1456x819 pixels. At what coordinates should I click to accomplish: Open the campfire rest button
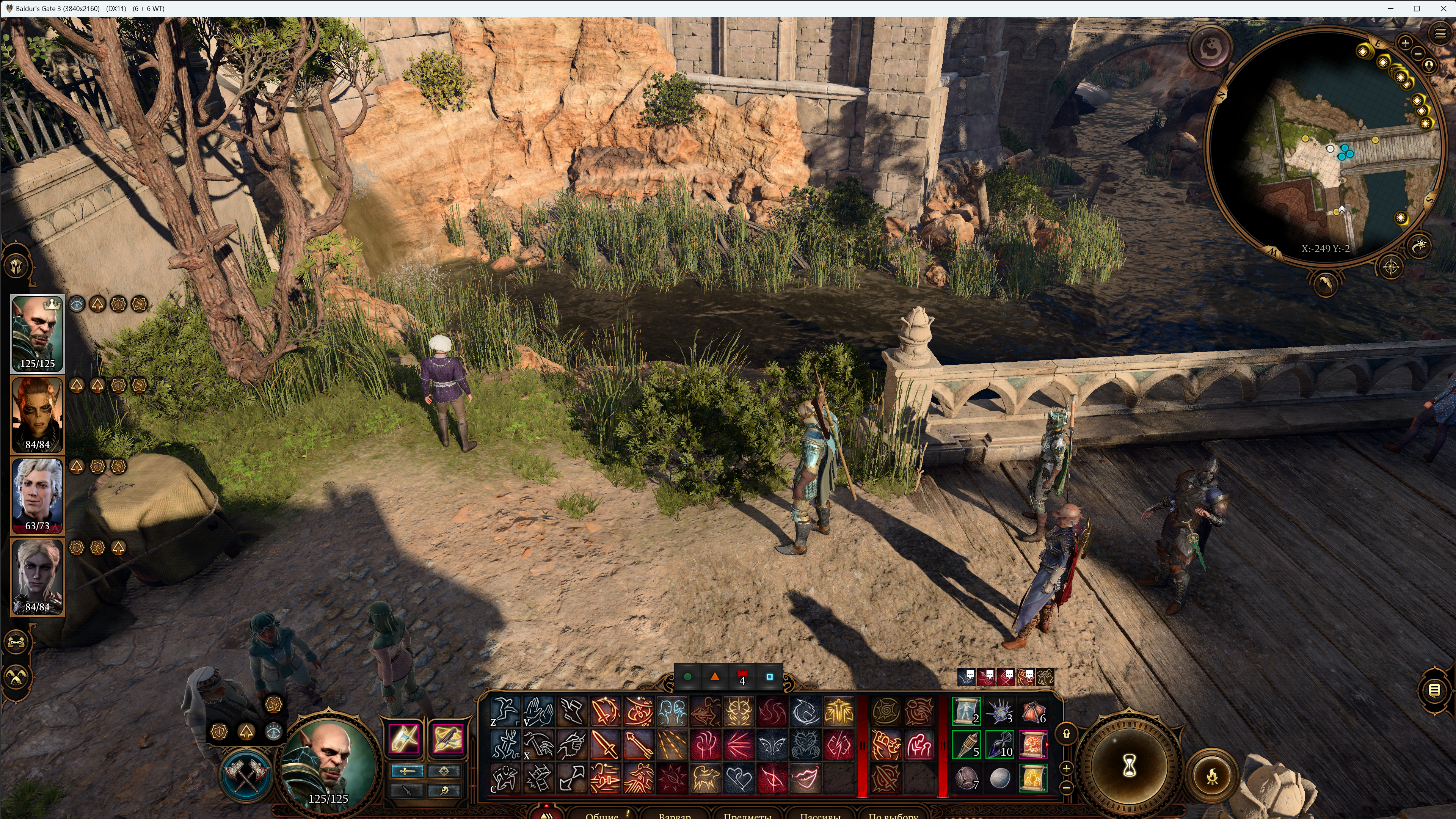(1212, 775)
